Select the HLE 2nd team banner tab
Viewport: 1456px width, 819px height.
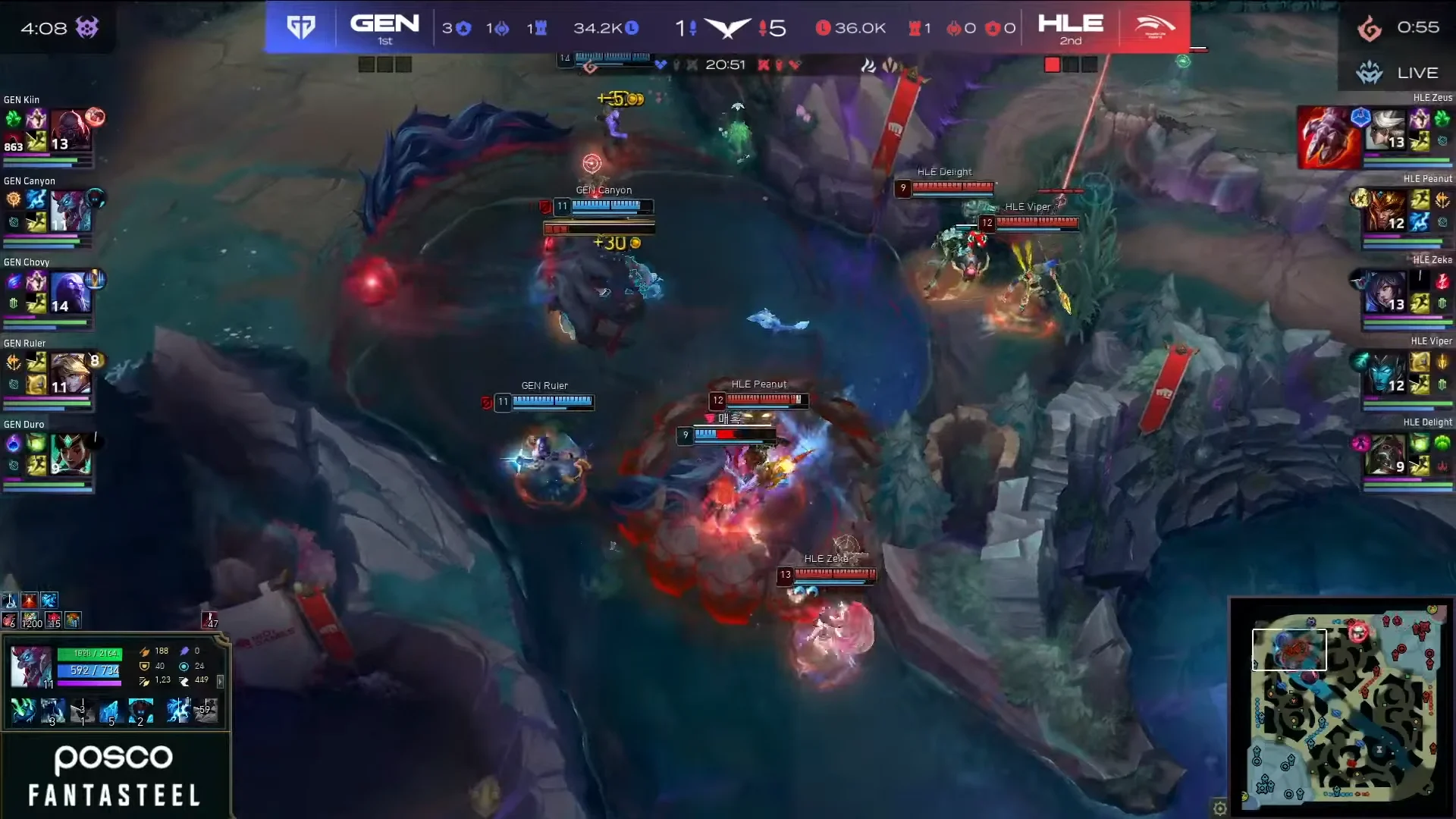pos(1070,27)
